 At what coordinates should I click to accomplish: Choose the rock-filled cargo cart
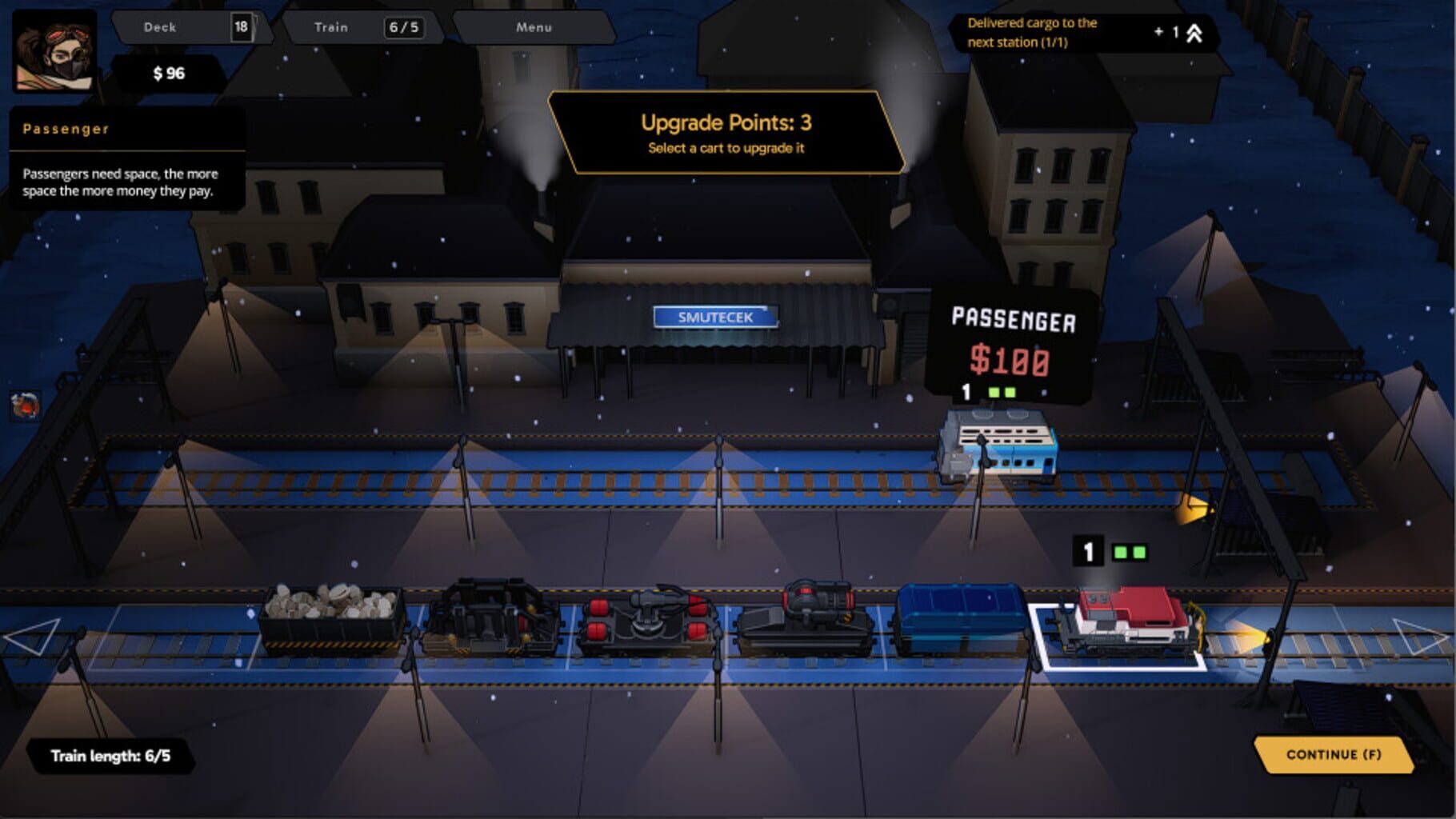pyautogui.click(x=332, y=624)
